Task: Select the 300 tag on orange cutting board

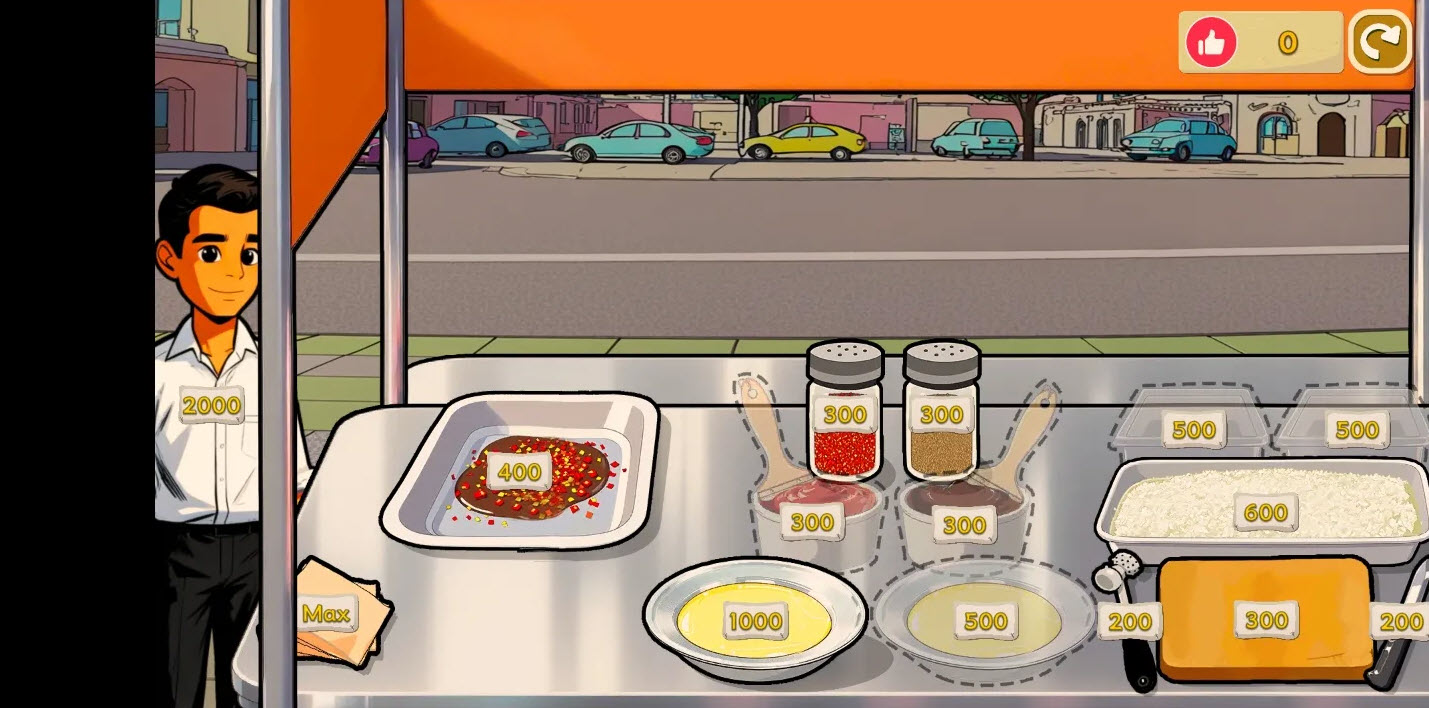Action: 1266,620
